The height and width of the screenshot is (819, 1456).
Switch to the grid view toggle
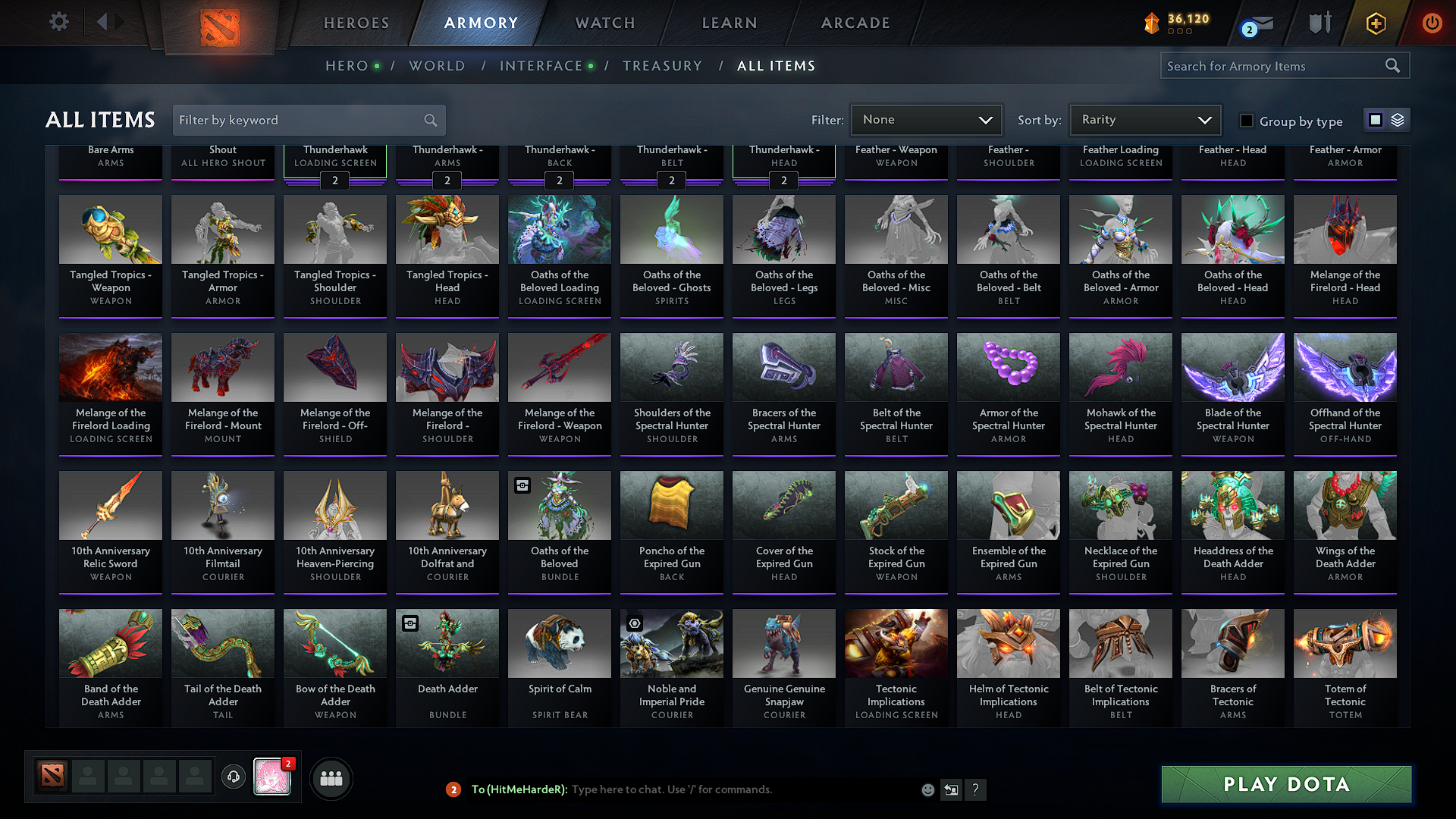click(1374, 119)
